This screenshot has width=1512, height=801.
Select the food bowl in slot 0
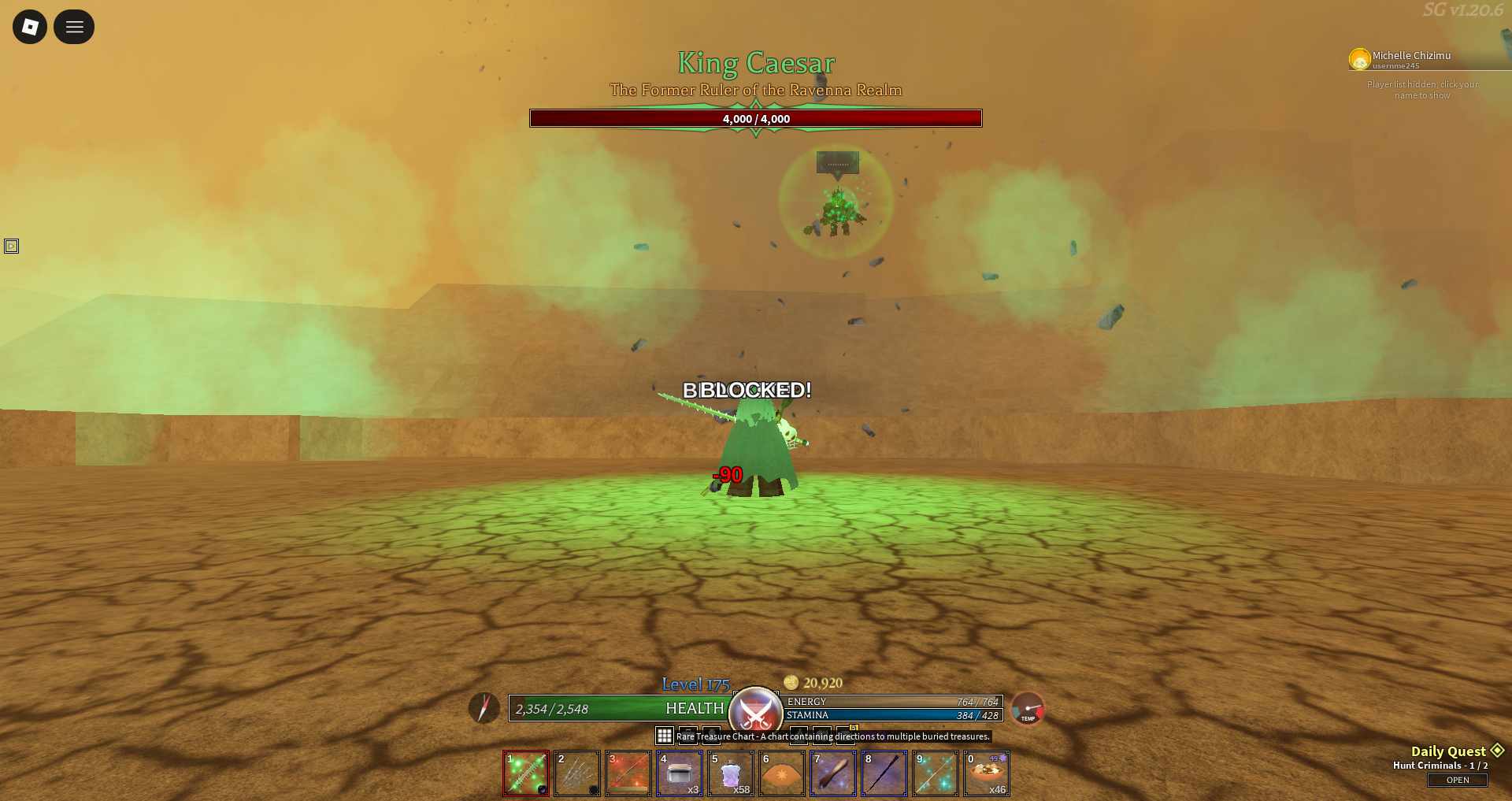pyautogui.click(x=987, y=773)
